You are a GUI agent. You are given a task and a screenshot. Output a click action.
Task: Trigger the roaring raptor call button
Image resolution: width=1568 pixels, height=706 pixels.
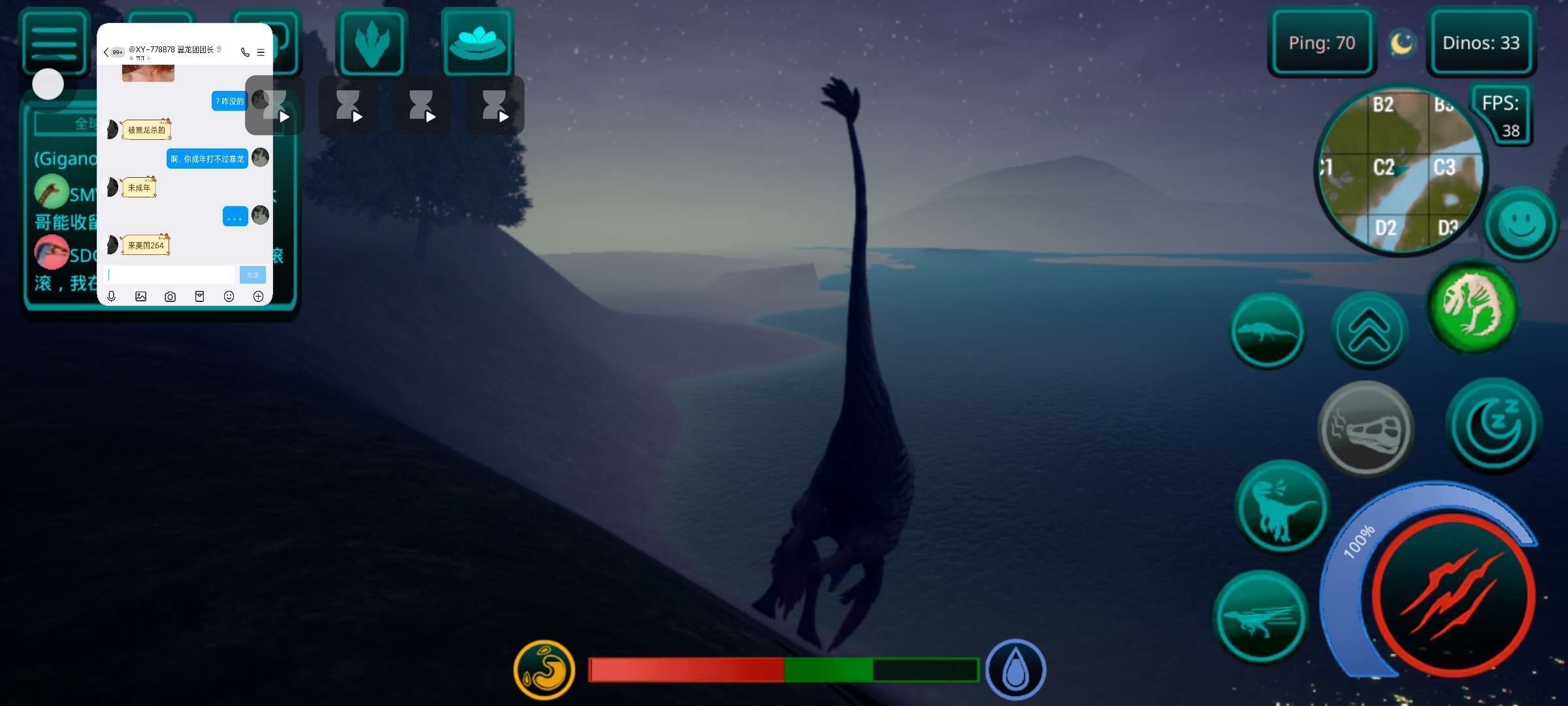pos(1282,506)
